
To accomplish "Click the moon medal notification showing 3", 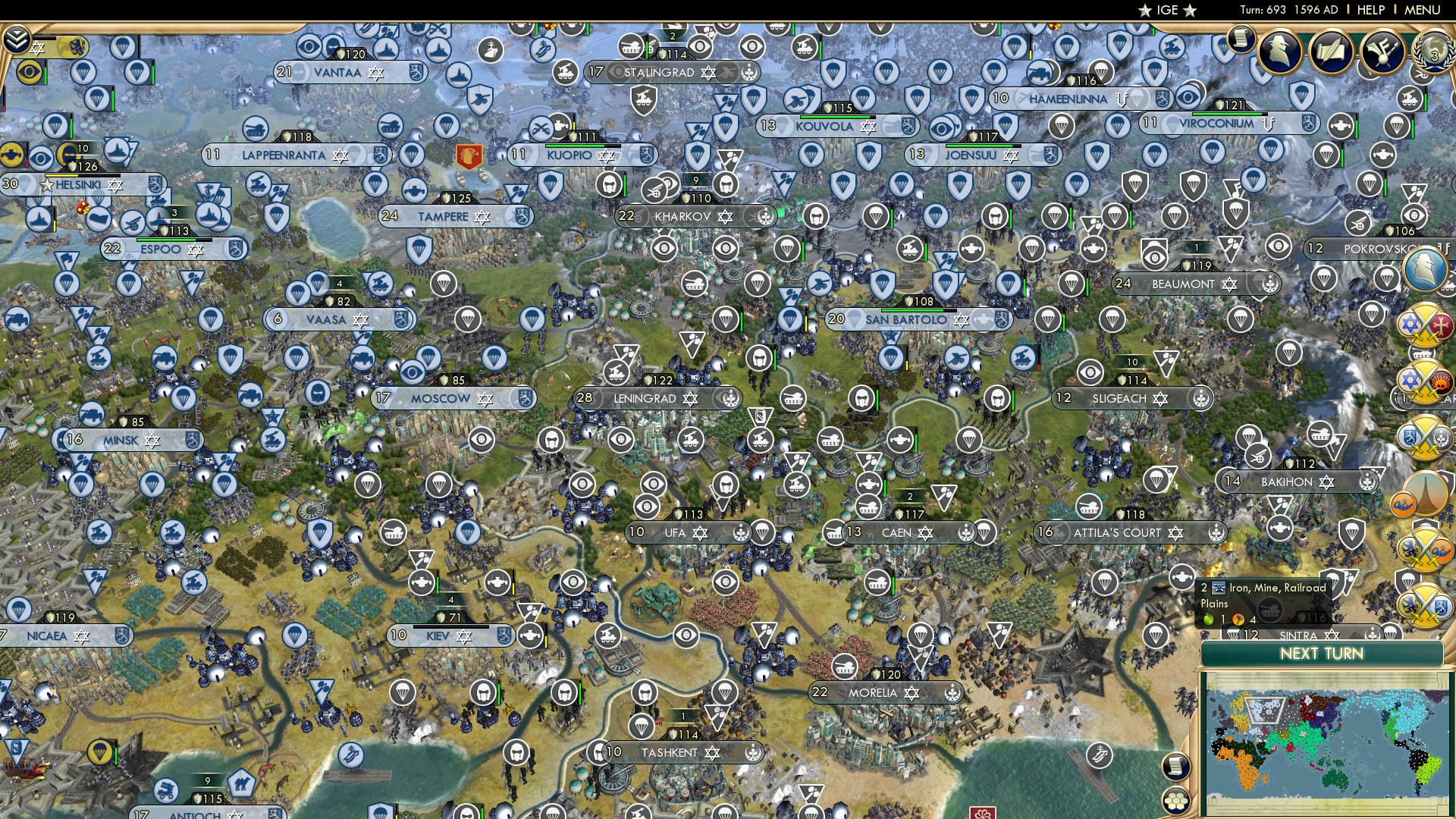I will click(x=1436, y=52).
